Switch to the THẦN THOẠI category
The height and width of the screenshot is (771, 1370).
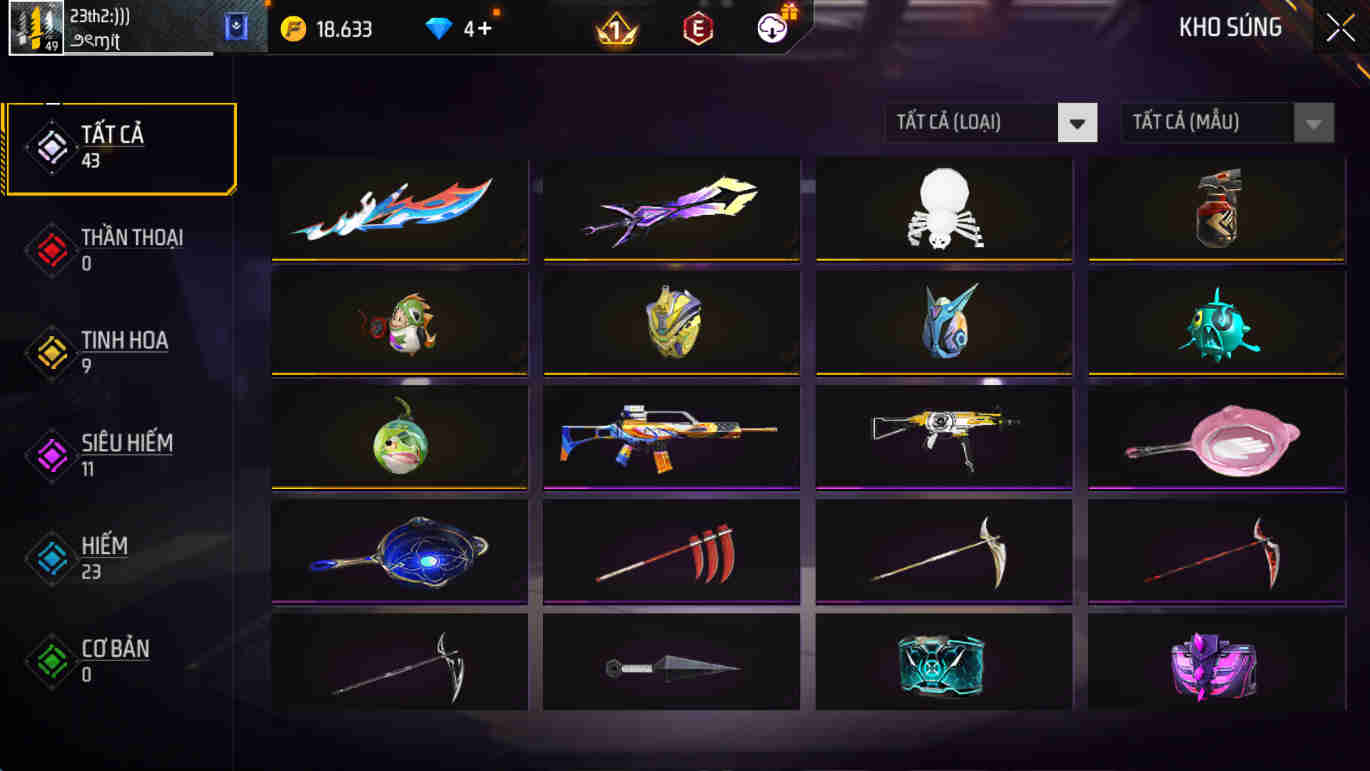[x=52, y=250]
